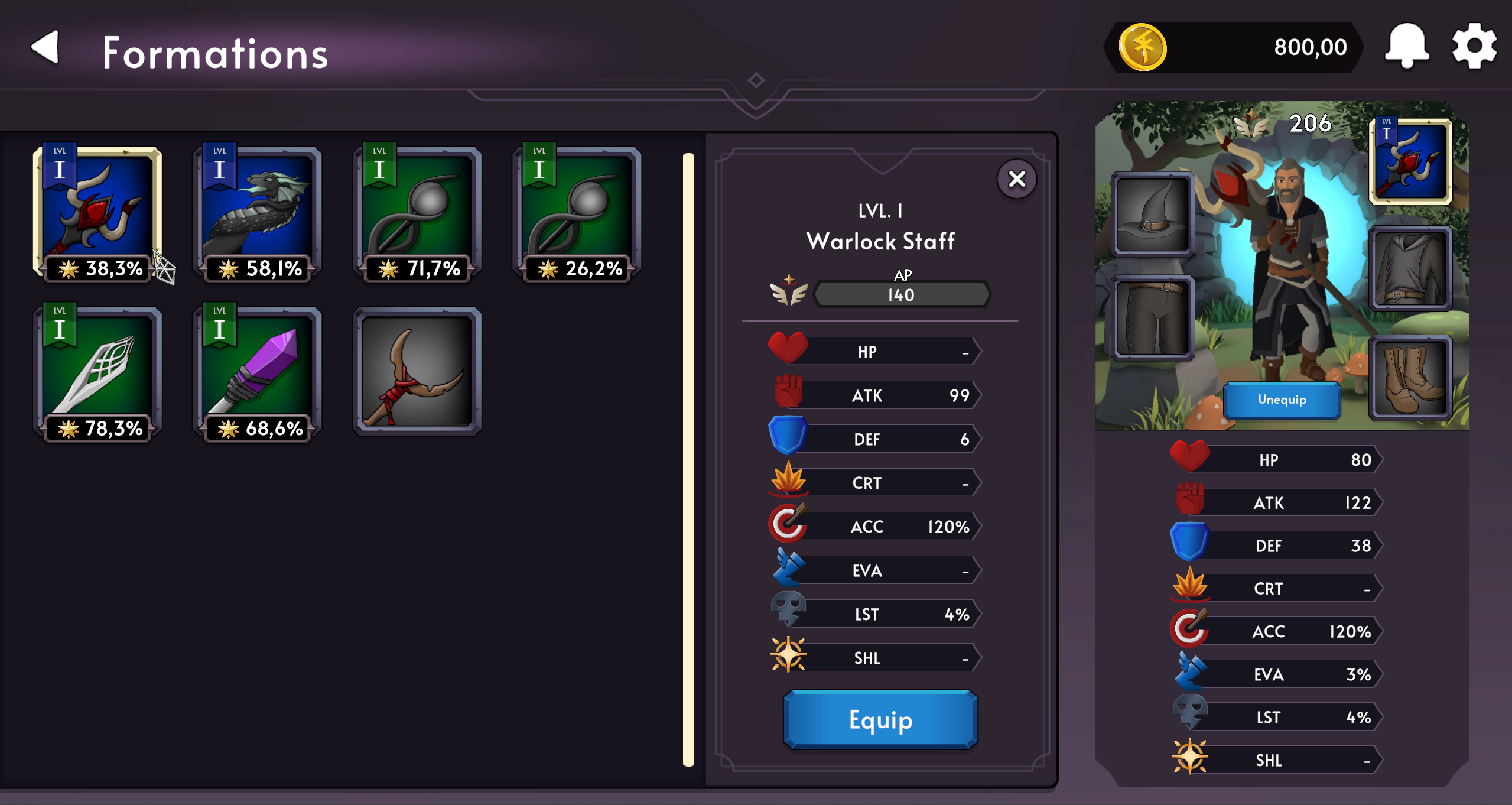Viewport: 1512px width, 805px height.
Task: Click the inventory list scrollbar
Action: 688,460
